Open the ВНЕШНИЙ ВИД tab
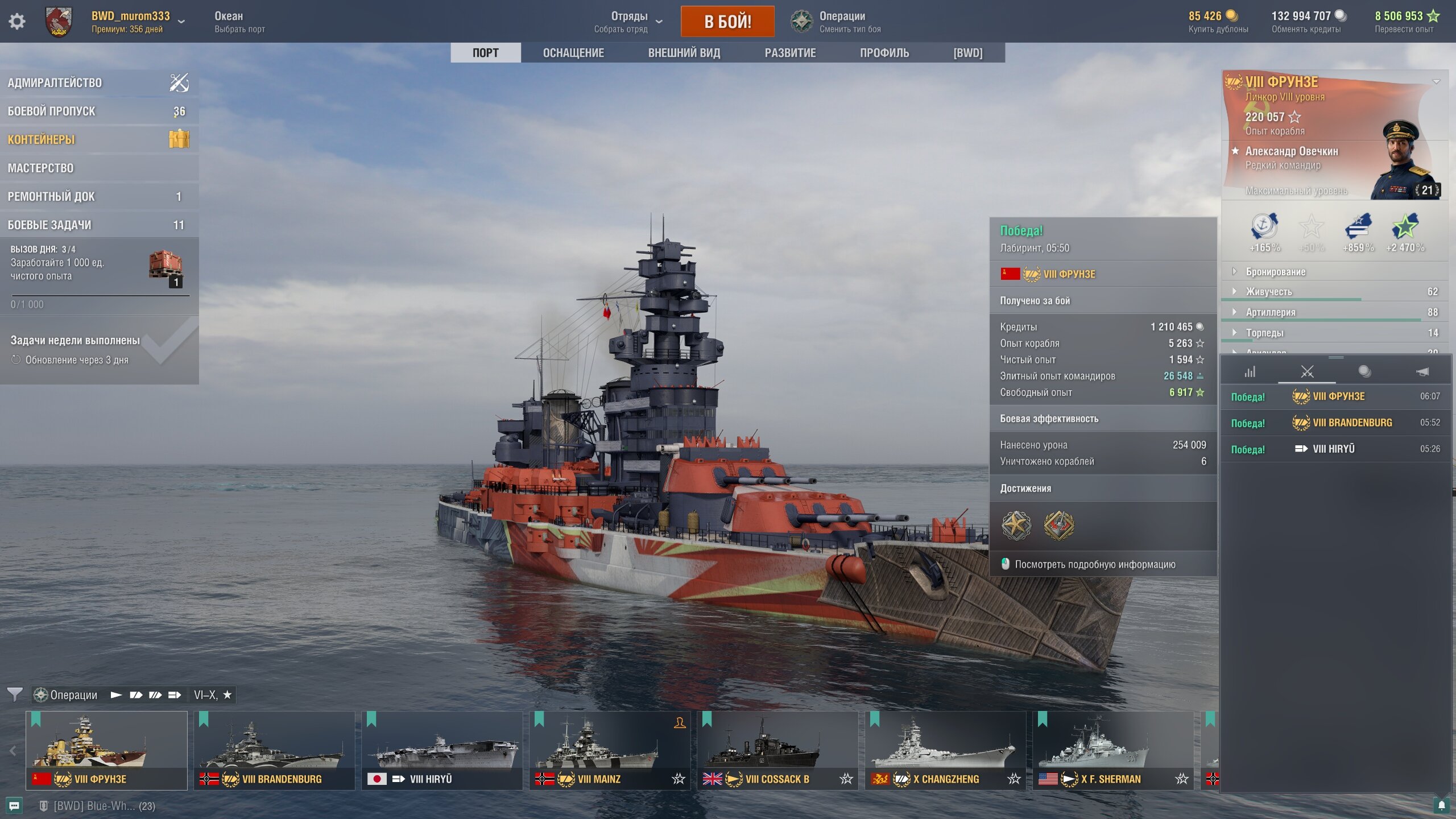1456x819 pixels. 684,53
